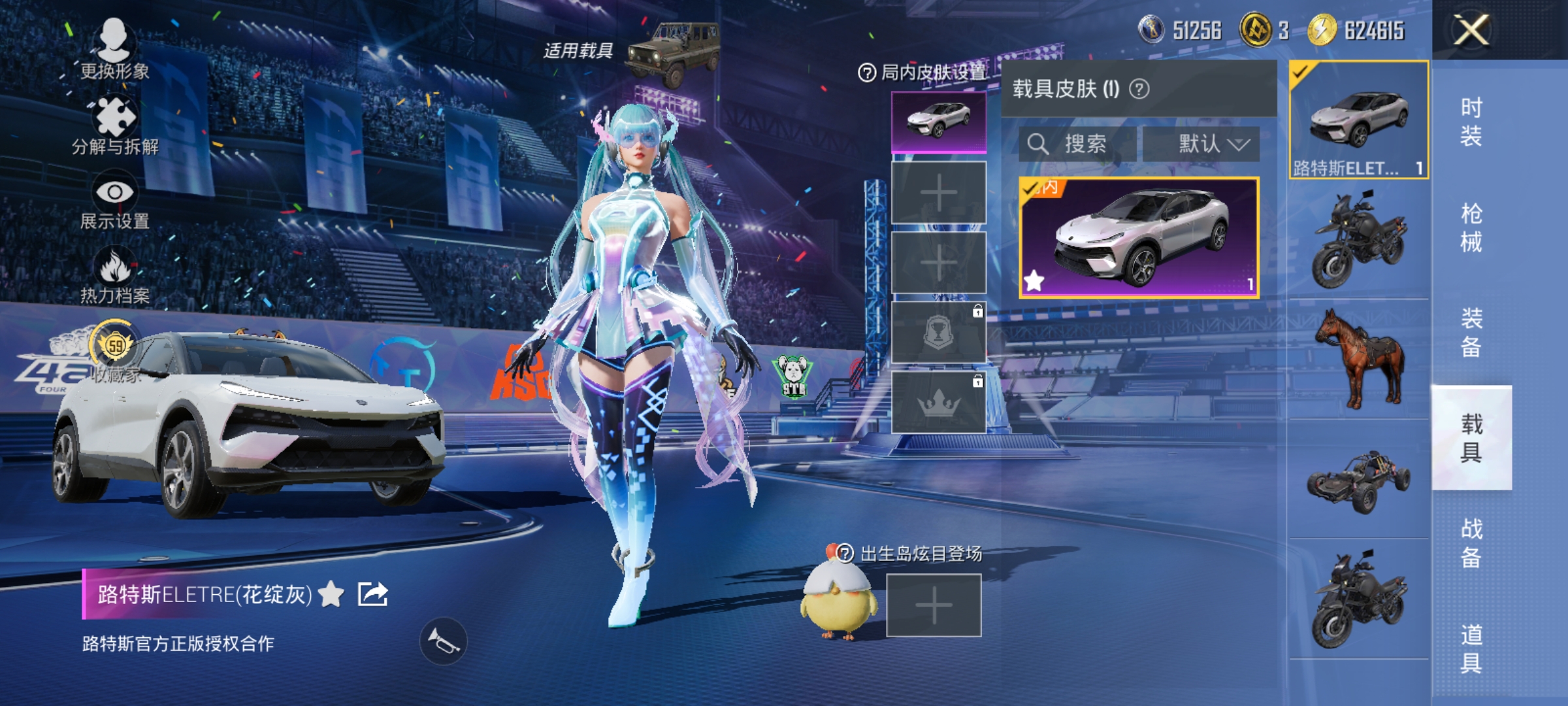Show help for 局内皮肤设置
Screen dimensions: 1568x706
[866, 73]
